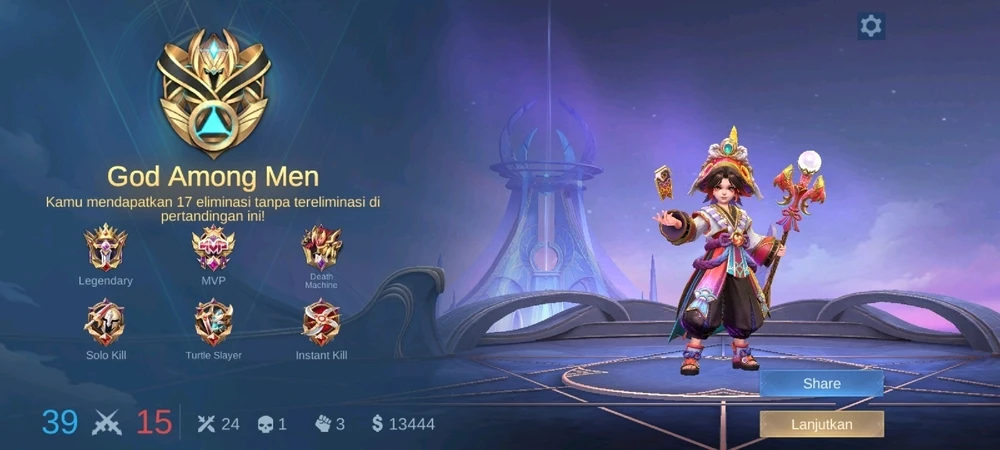Click the large God Among Men emblem

(x=213, y=95)
